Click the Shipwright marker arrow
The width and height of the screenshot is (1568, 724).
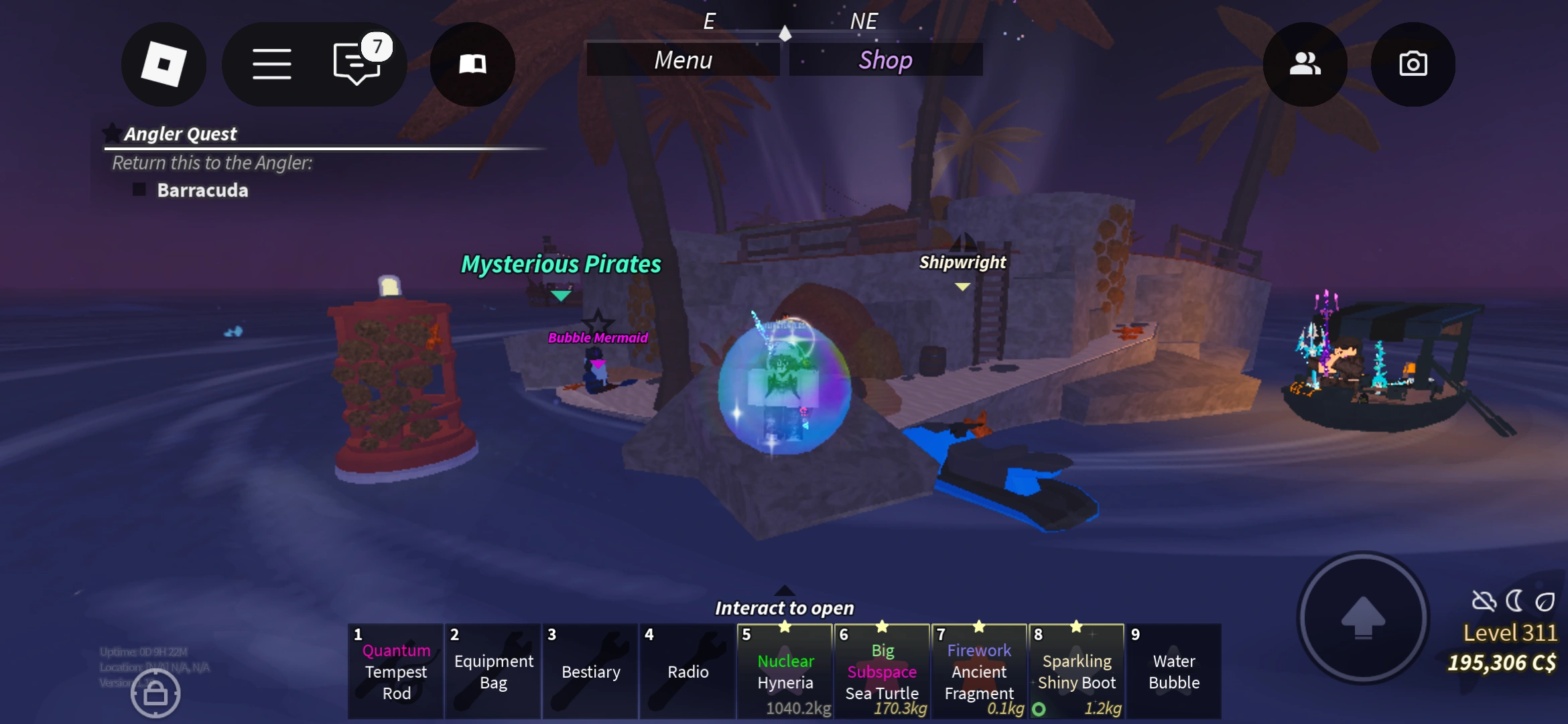[x=963, y=286]
